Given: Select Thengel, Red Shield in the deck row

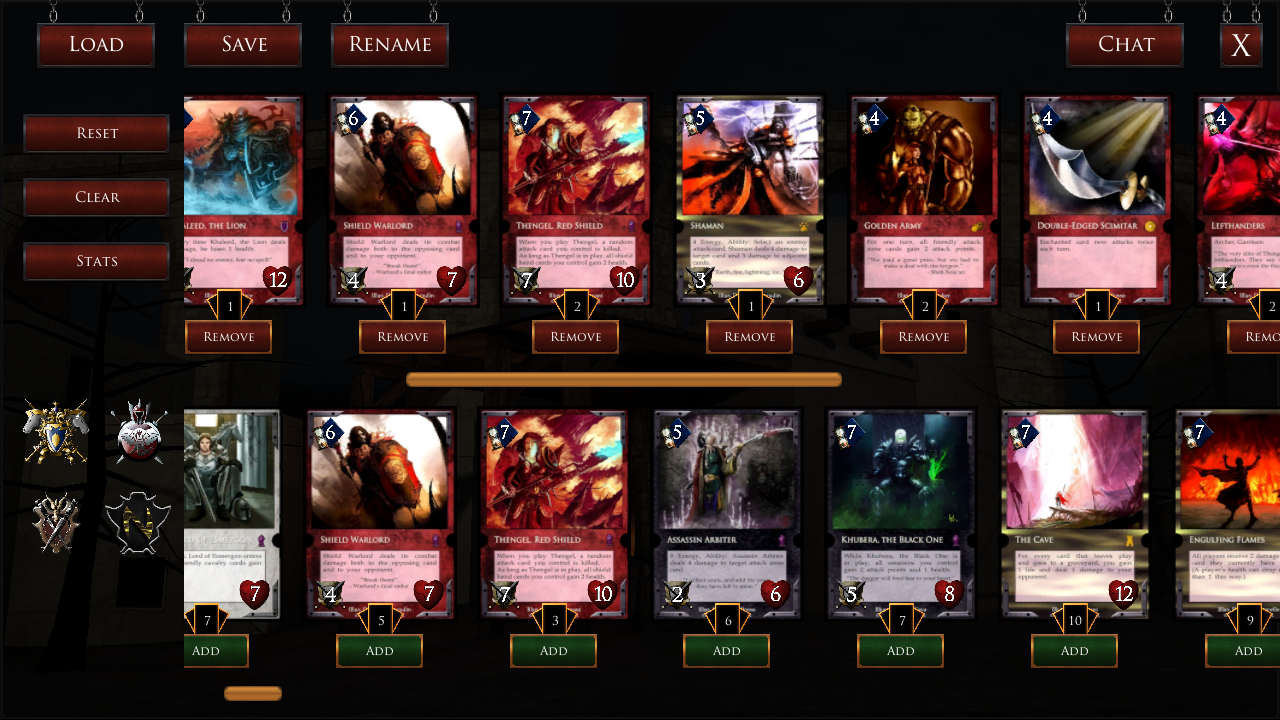Looking at the screenshot, I should 576,200.
